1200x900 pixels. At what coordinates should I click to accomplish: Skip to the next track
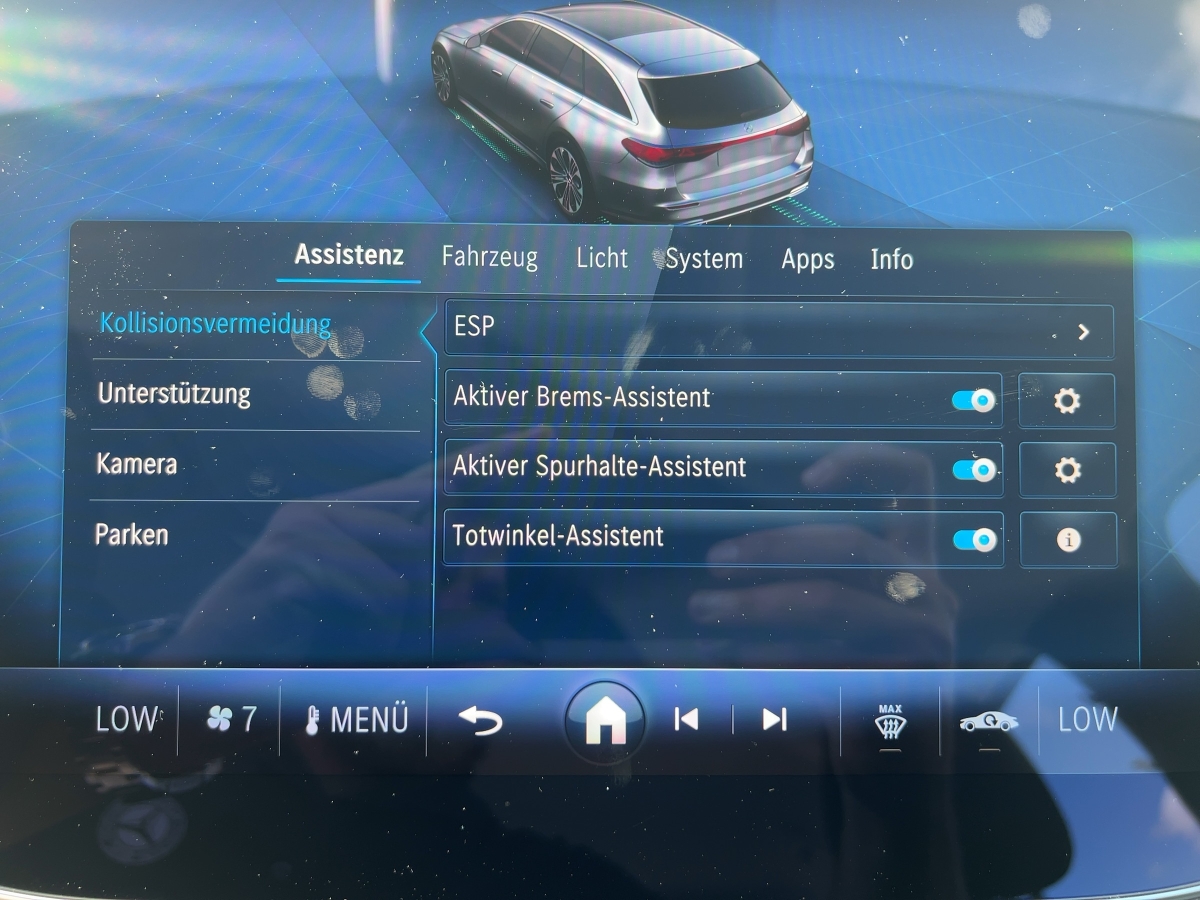point(774,719)
